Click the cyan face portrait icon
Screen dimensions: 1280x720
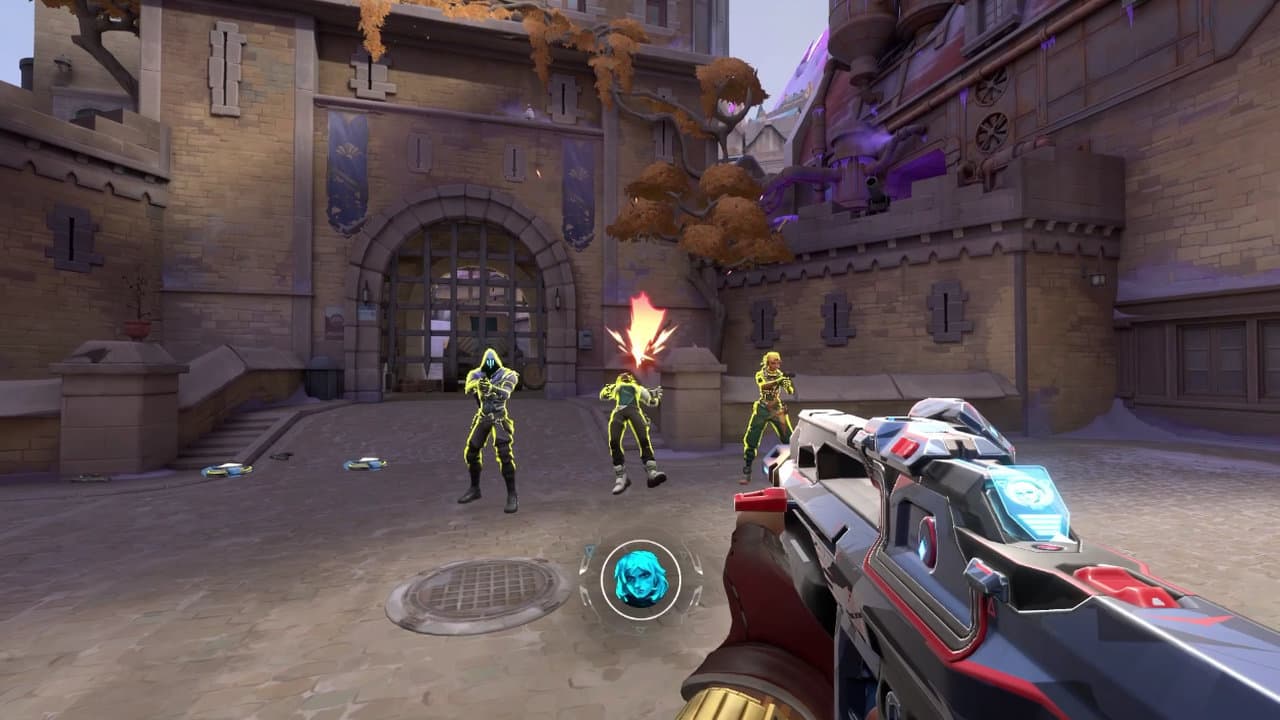(640, 579)
